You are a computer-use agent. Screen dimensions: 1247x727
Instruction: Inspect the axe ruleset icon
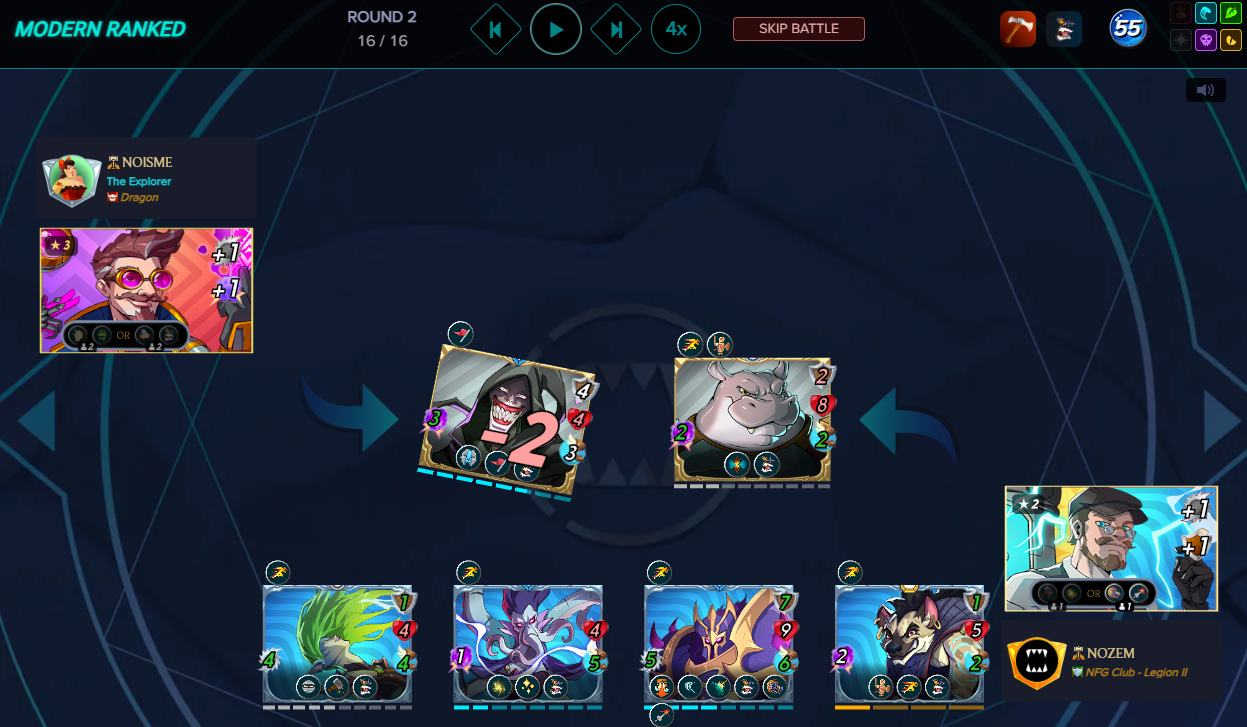click(1018, 30)
